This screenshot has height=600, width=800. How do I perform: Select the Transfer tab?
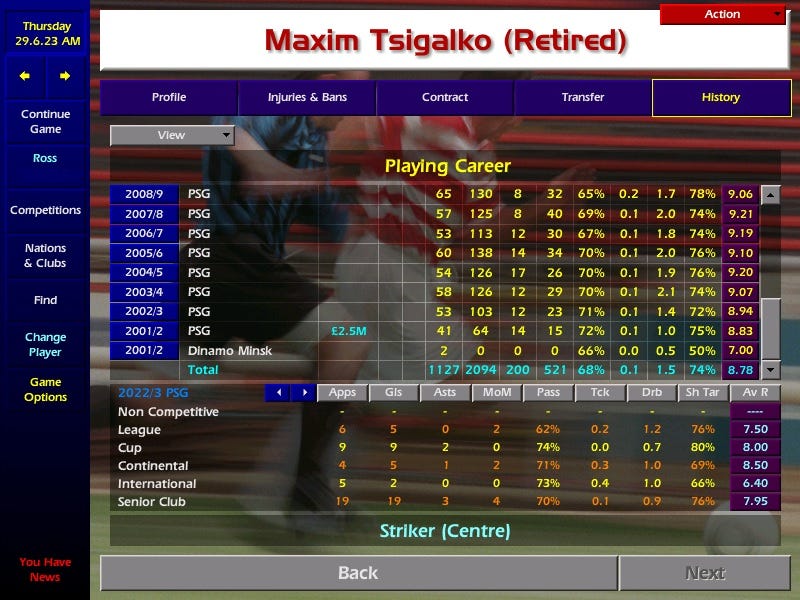click(x=583, y=98)
